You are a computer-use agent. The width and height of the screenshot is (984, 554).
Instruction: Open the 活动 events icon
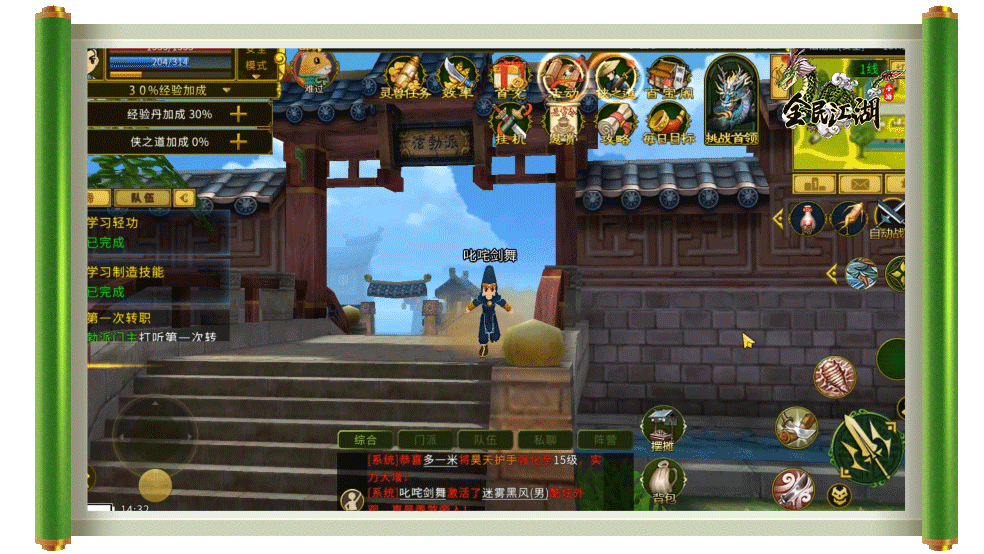562,76
